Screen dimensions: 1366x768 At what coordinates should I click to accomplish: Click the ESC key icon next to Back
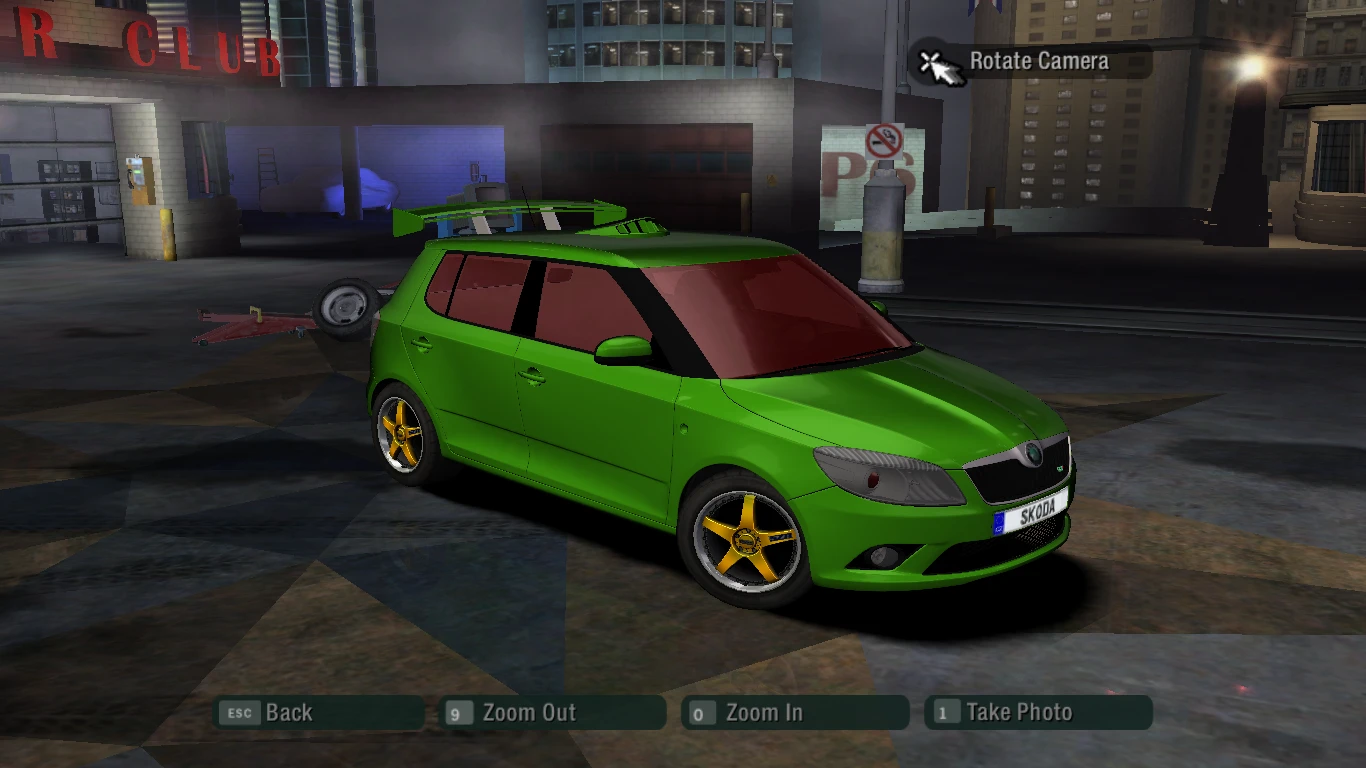click(x=238, y=713)
